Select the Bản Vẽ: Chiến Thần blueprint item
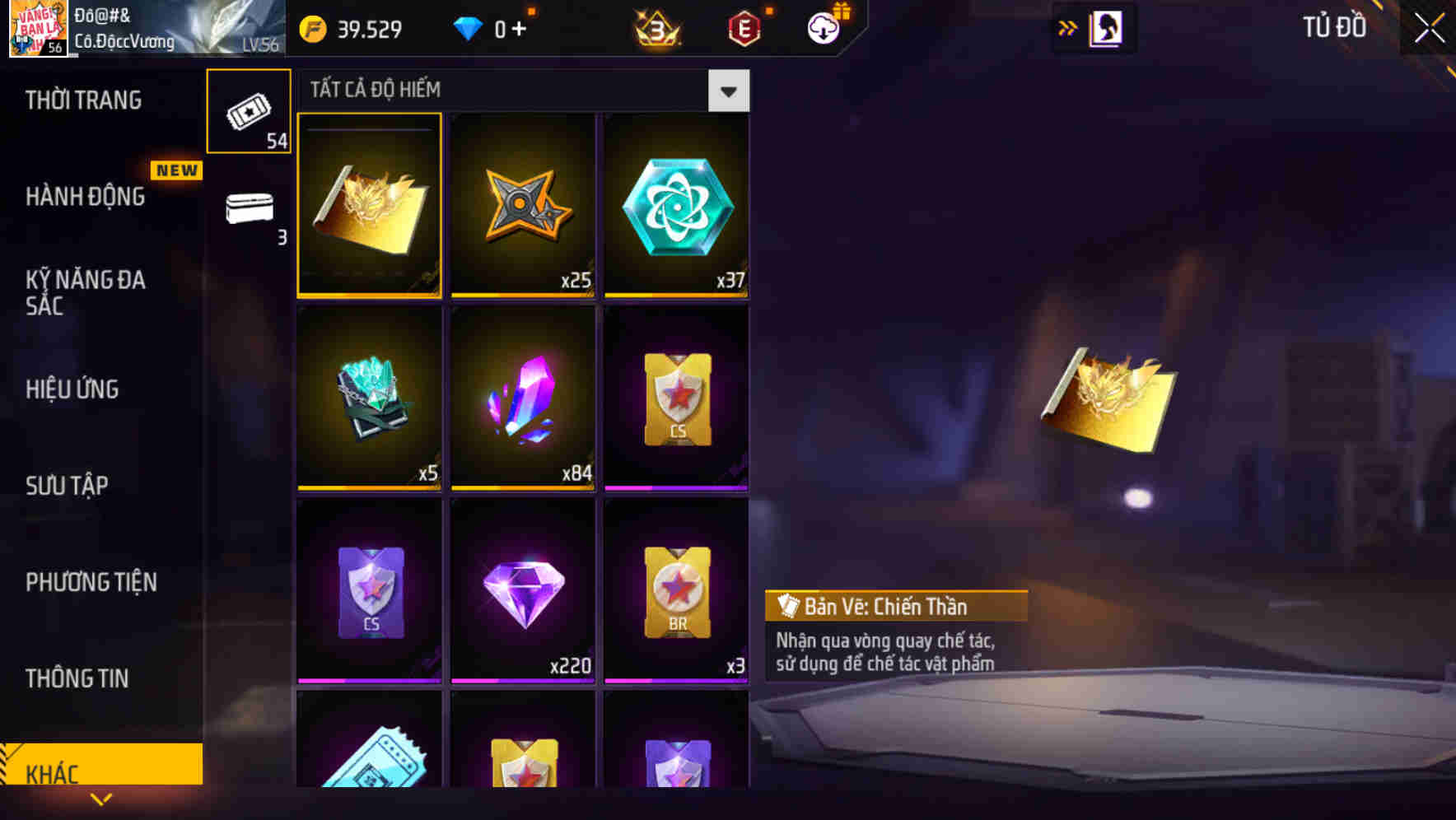The height and width of the screenshot is (820, 1456). coord(369,205)
